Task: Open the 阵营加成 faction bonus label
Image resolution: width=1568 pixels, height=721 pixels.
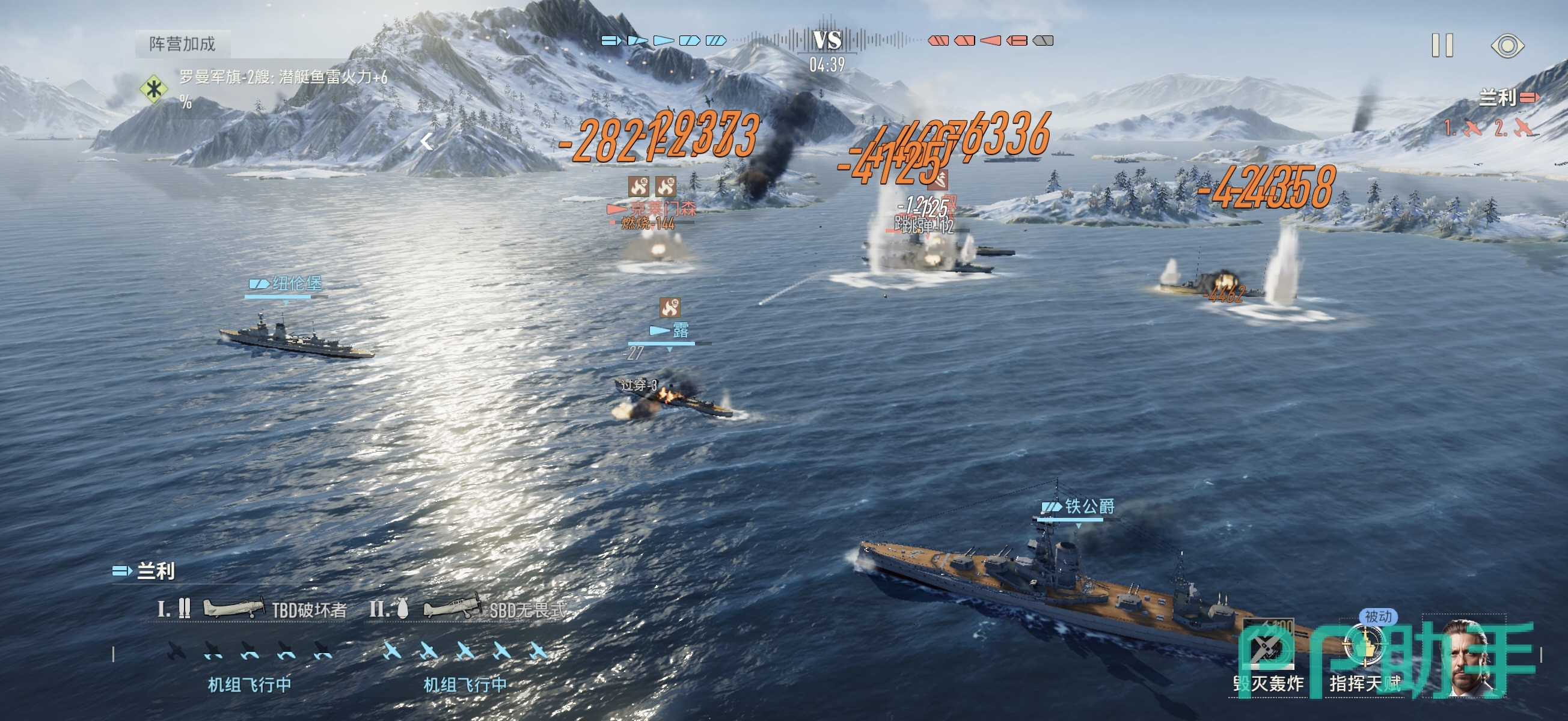Action: (183, 44)
